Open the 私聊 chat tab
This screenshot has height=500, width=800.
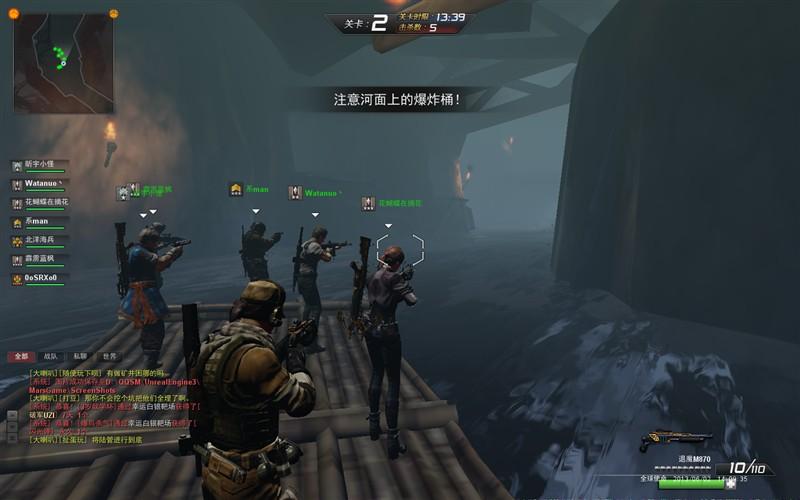pos(80,356)
